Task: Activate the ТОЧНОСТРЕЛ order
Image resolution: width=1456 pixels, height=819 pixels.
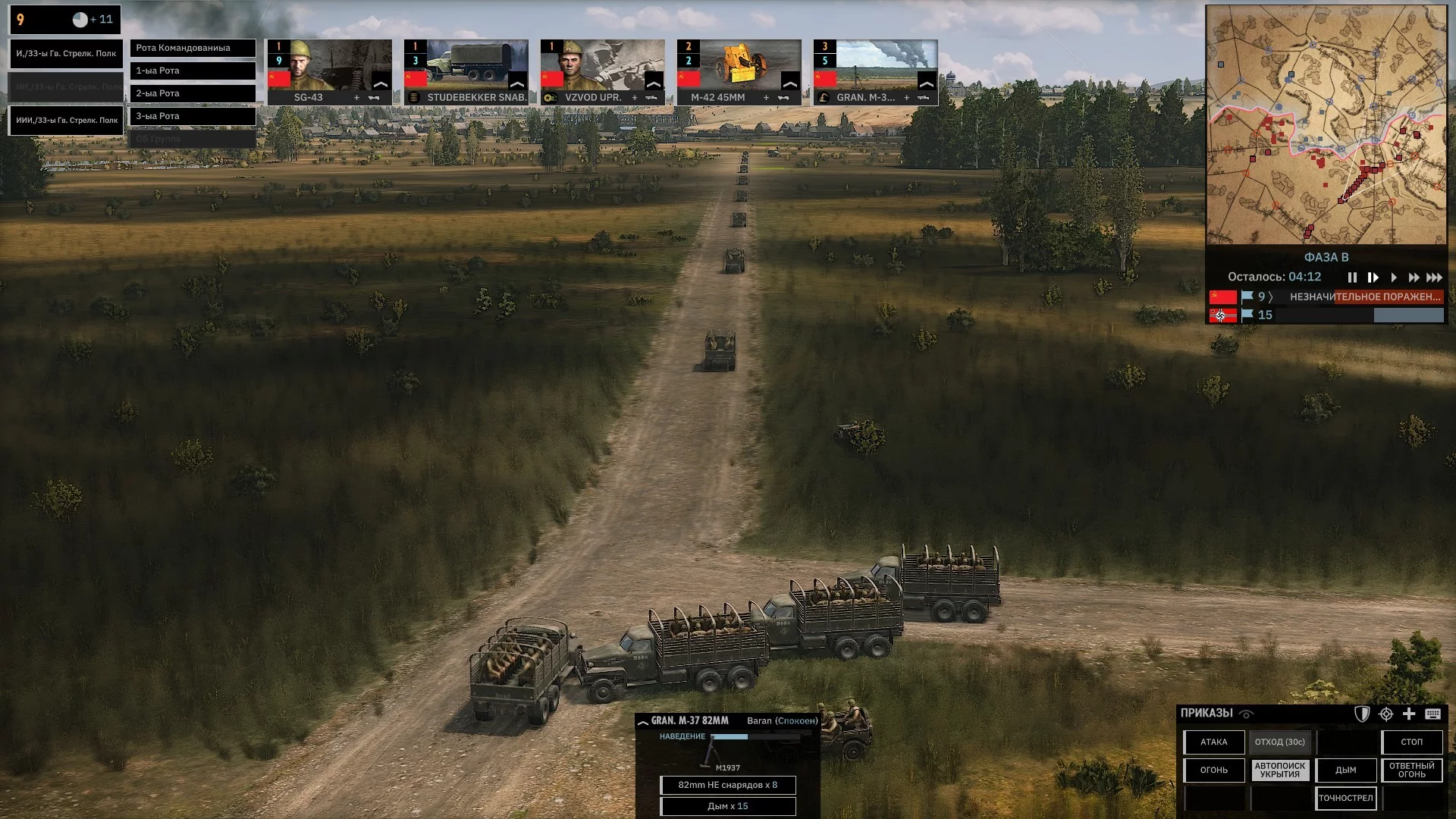Action: 1345,799
